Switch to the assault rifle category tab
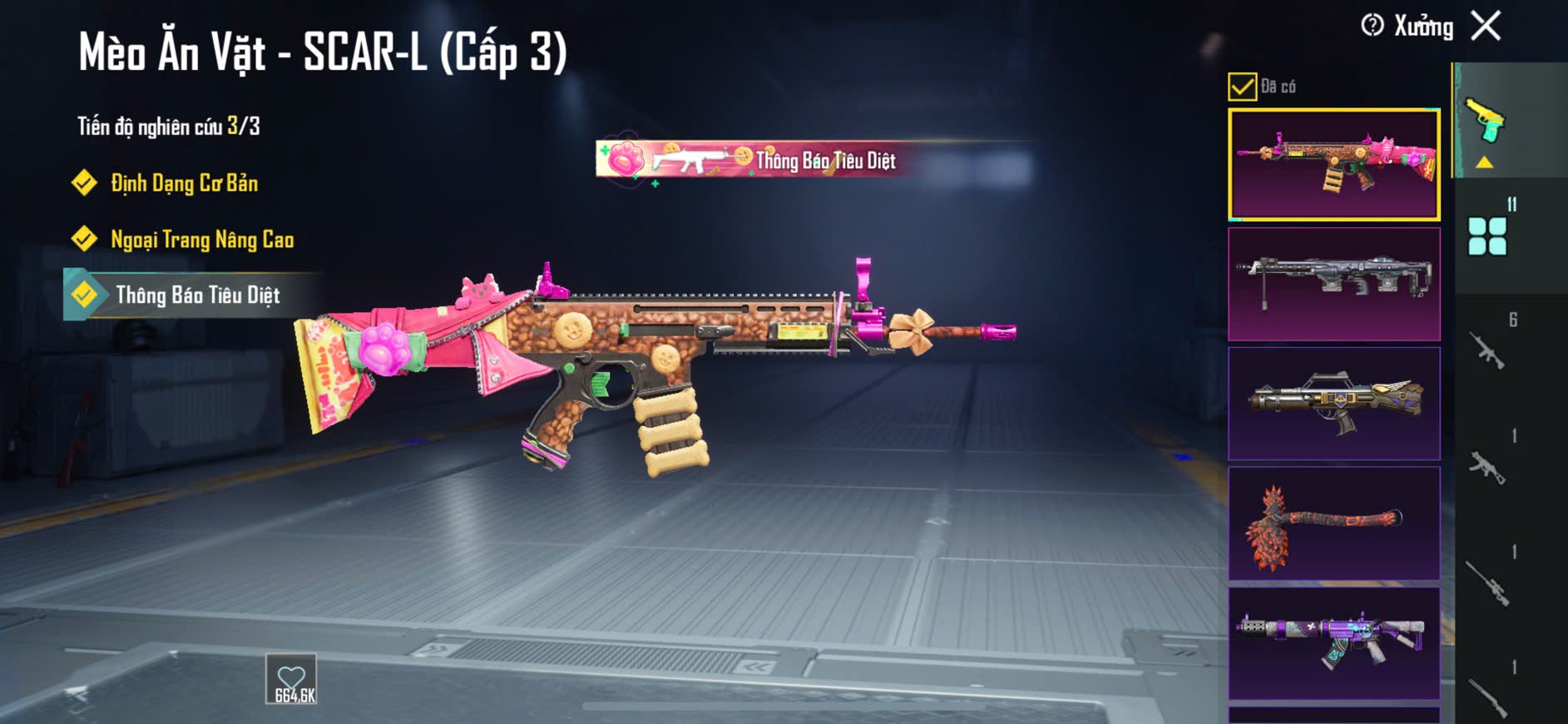This screenshot has width=1568, height=724. 1487,350
